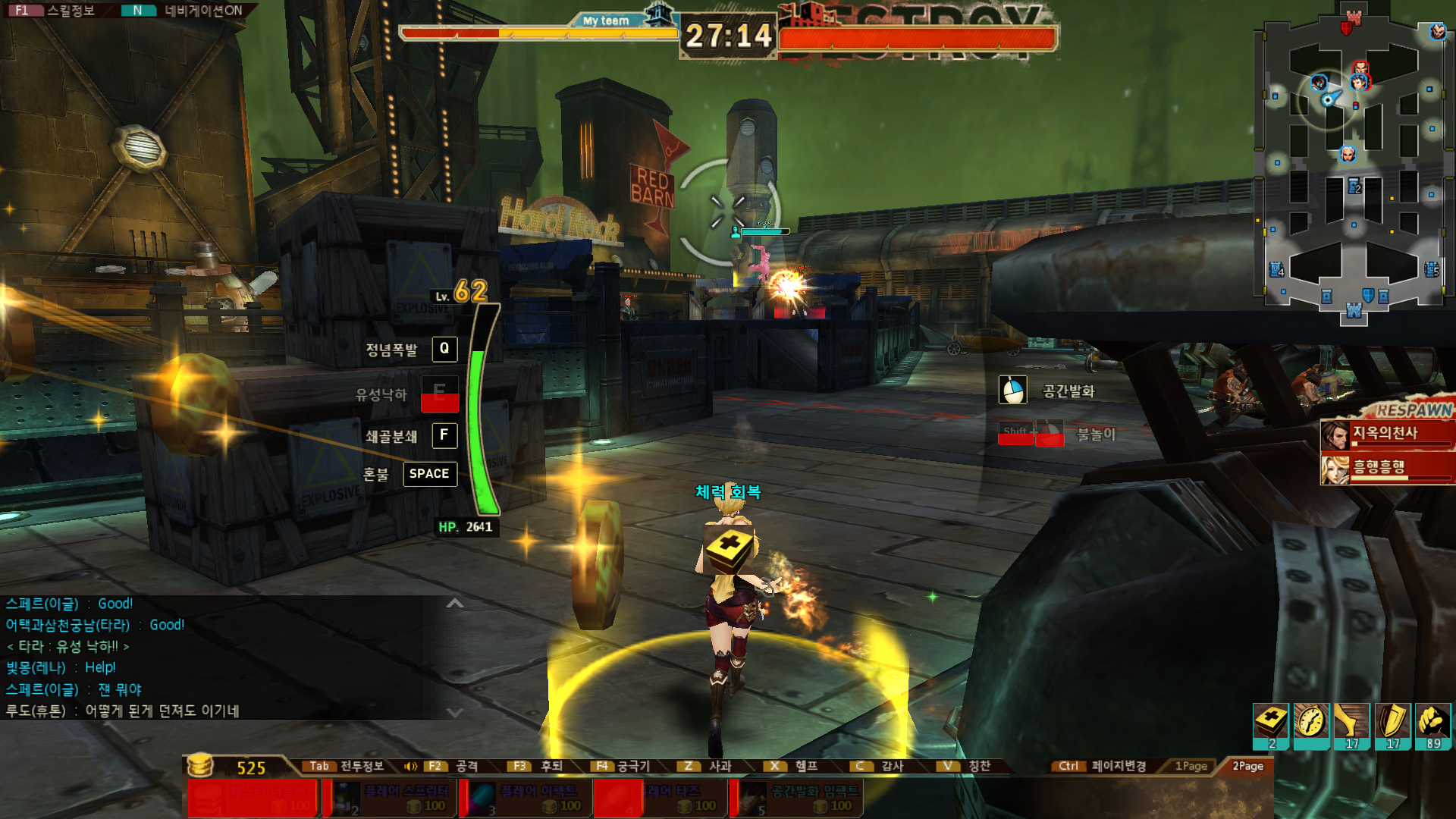Switch to the 1Page tab

coord(1191,766)
